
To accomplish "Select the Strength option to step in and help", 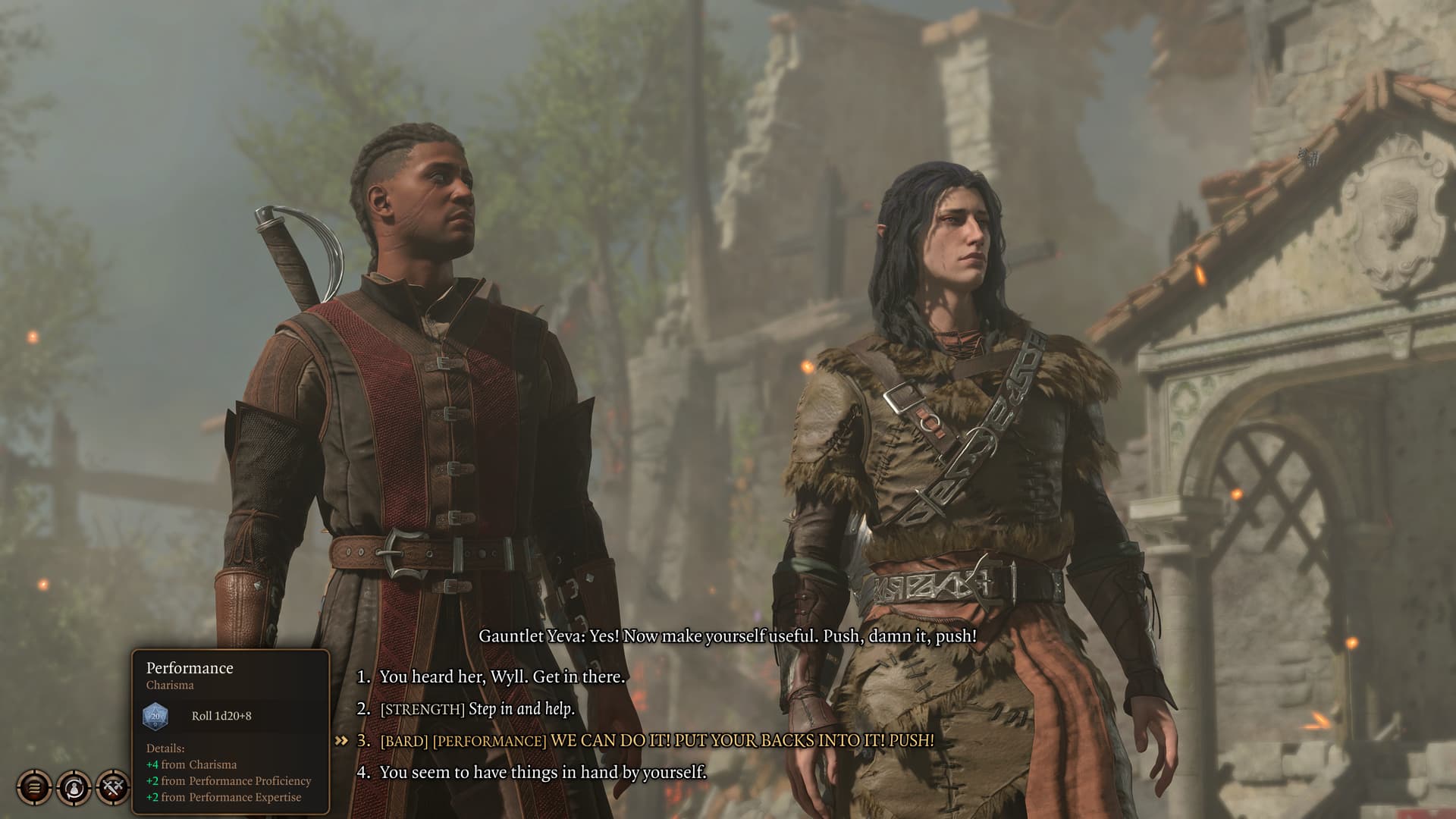I will [477, 708].
